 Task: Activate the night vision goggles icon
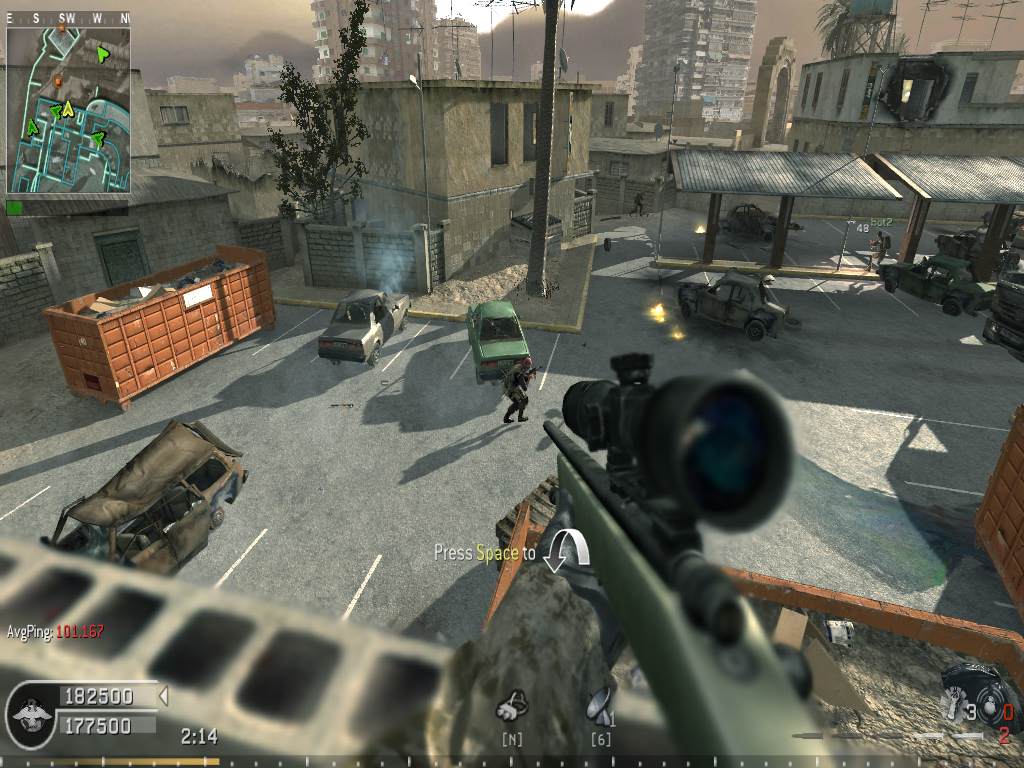point(512,706)
